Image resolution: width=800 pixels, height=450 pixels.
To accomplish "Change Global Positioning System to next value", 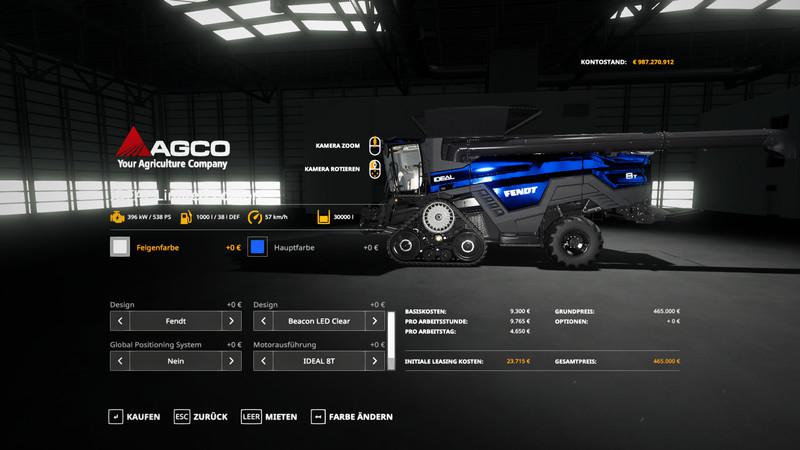I will coord(231,361).
